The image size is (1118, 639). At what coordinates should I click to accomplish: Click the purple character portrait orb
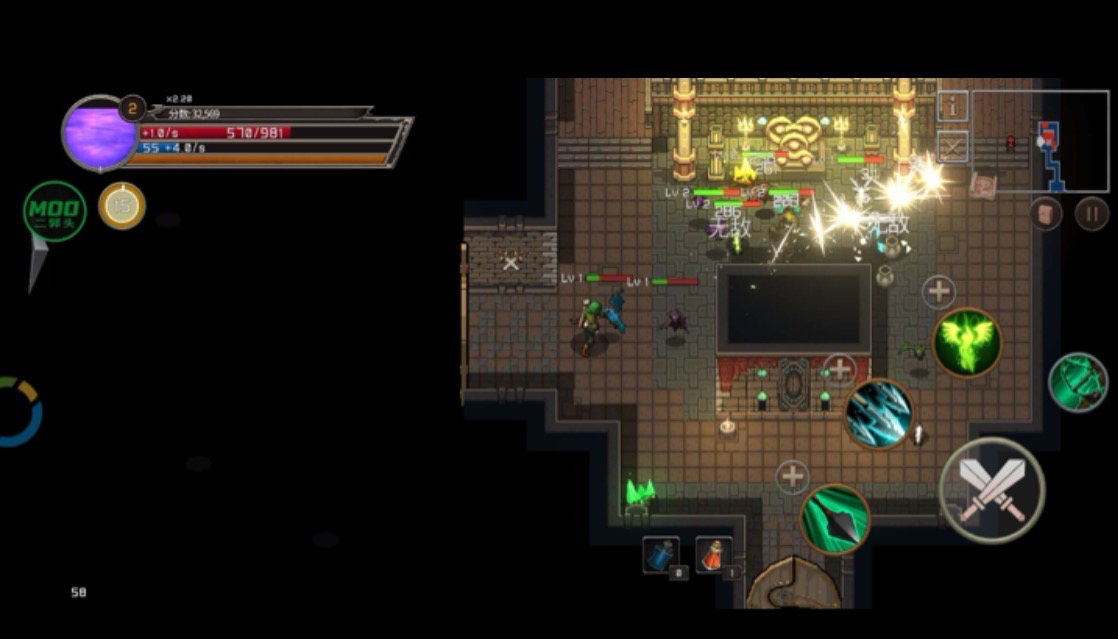pos(98,134)
